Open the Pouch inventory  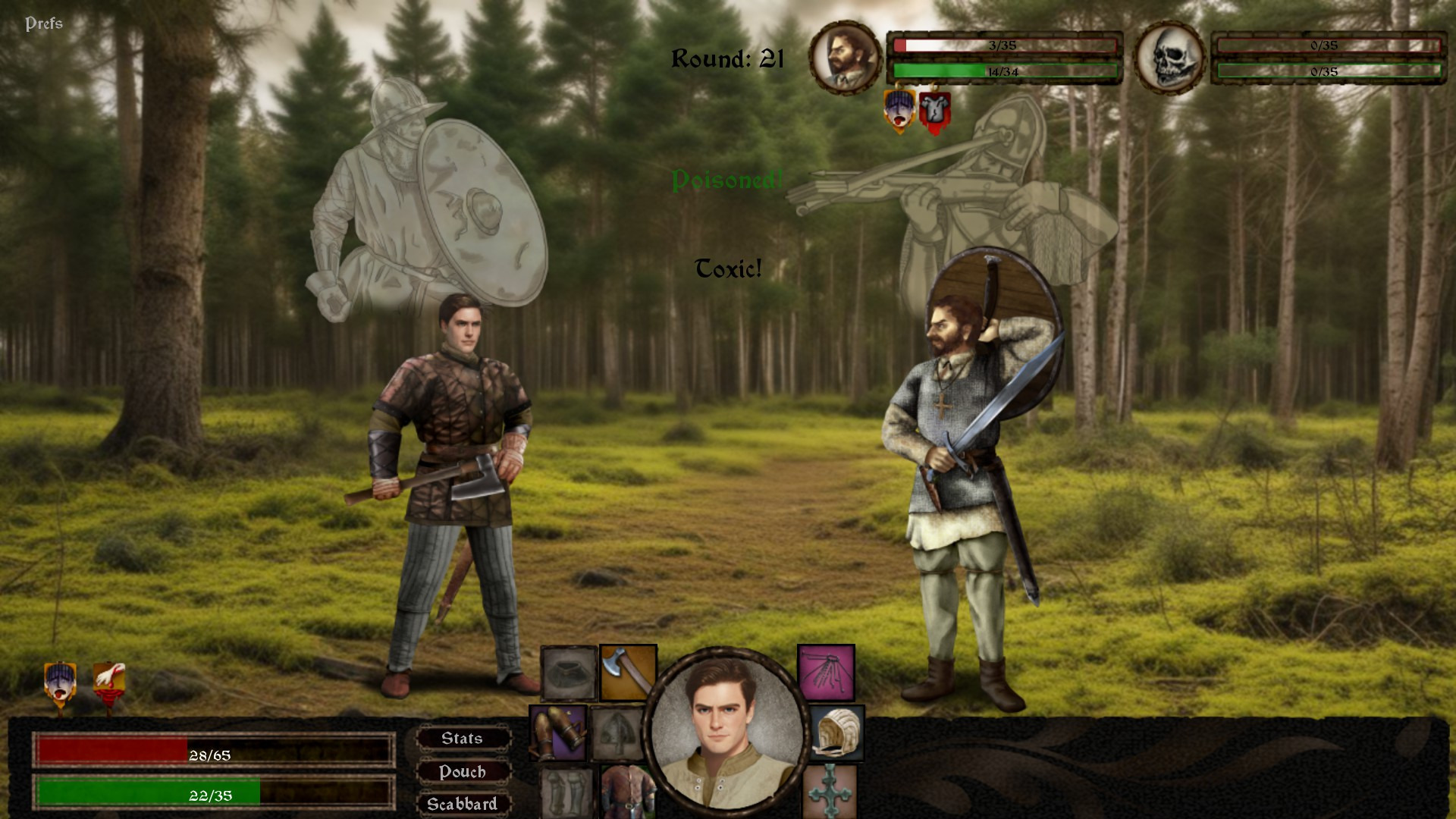click(x=462, y=772)
